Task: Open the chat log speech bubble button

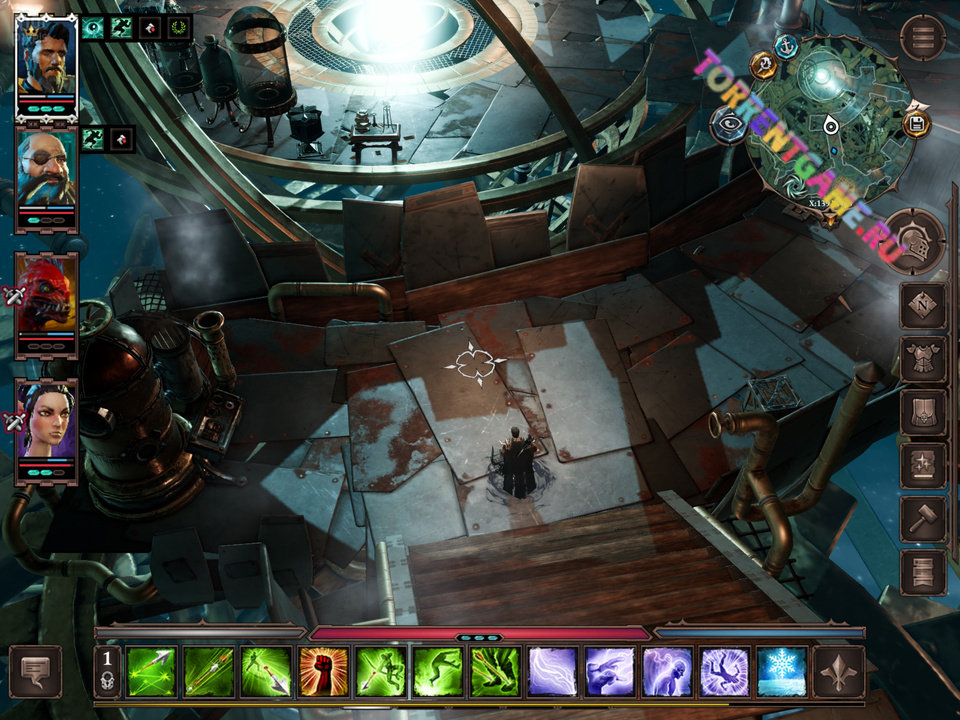Action: pyautogui.click(x=35, y=671)
